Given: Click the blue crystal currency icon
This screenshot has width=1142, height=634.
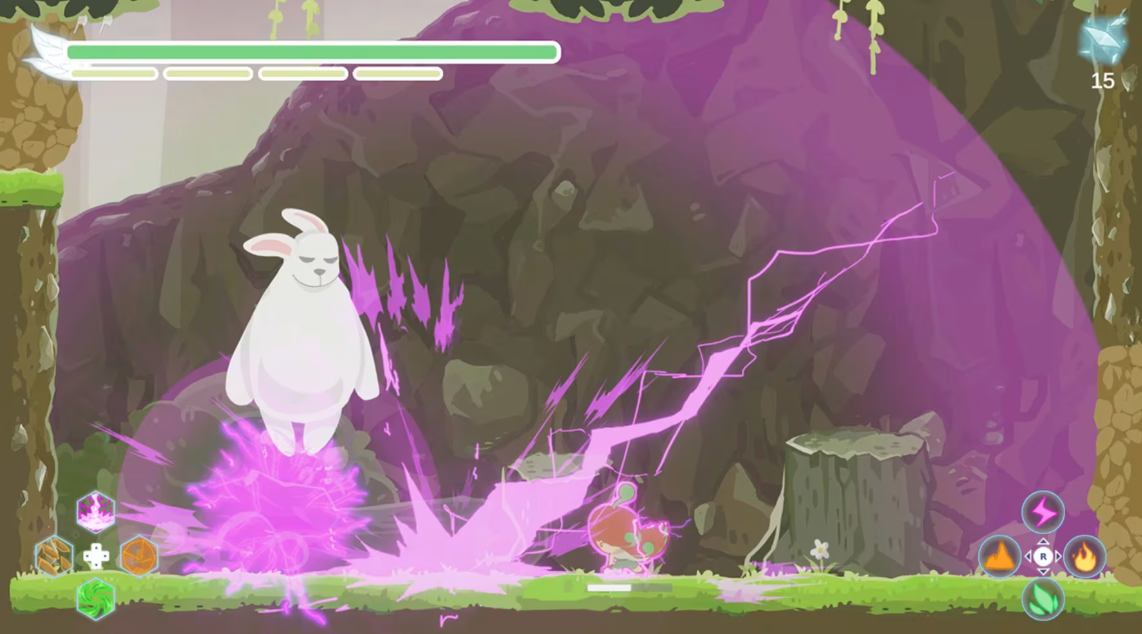Looking at the screenshot, I should click(x=1102, y=40).
